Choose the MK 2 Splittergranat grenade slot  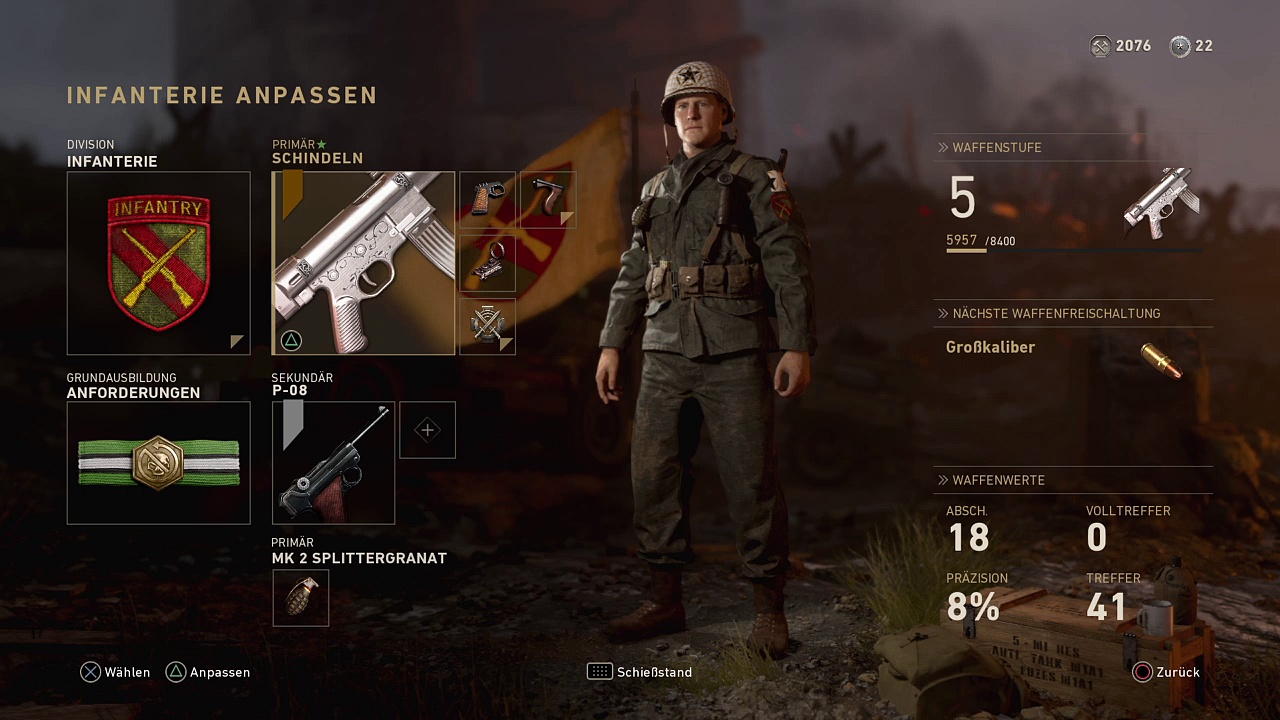point(300,598)
